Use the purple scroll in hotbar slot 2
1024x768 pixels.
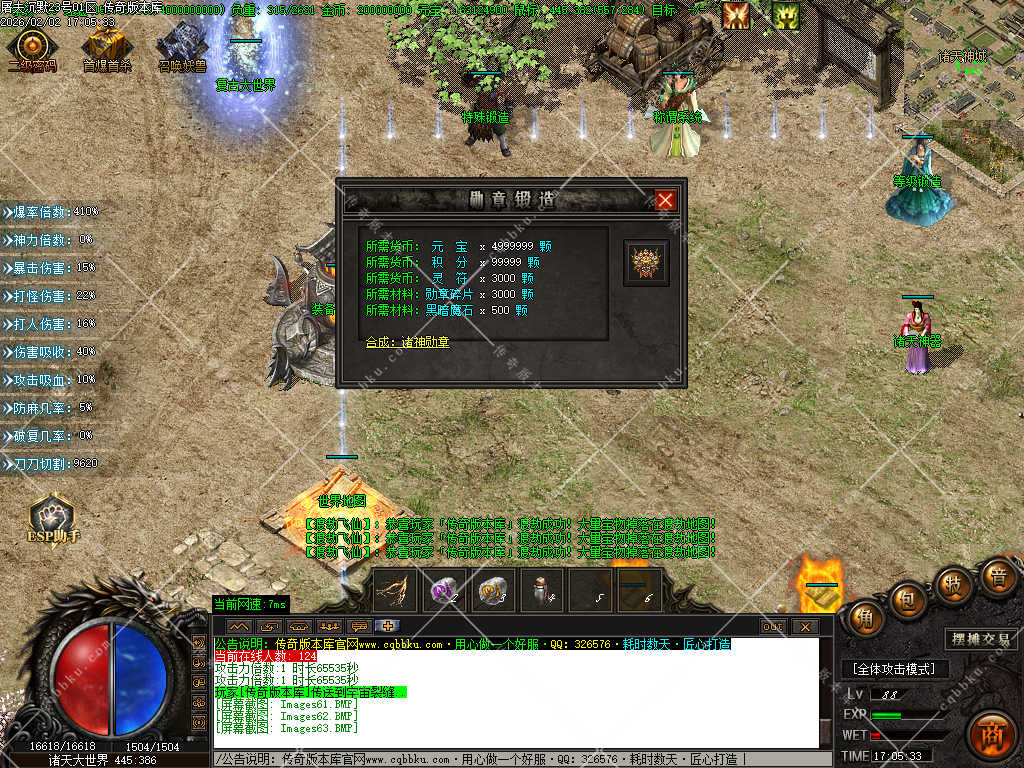point(444,590)
